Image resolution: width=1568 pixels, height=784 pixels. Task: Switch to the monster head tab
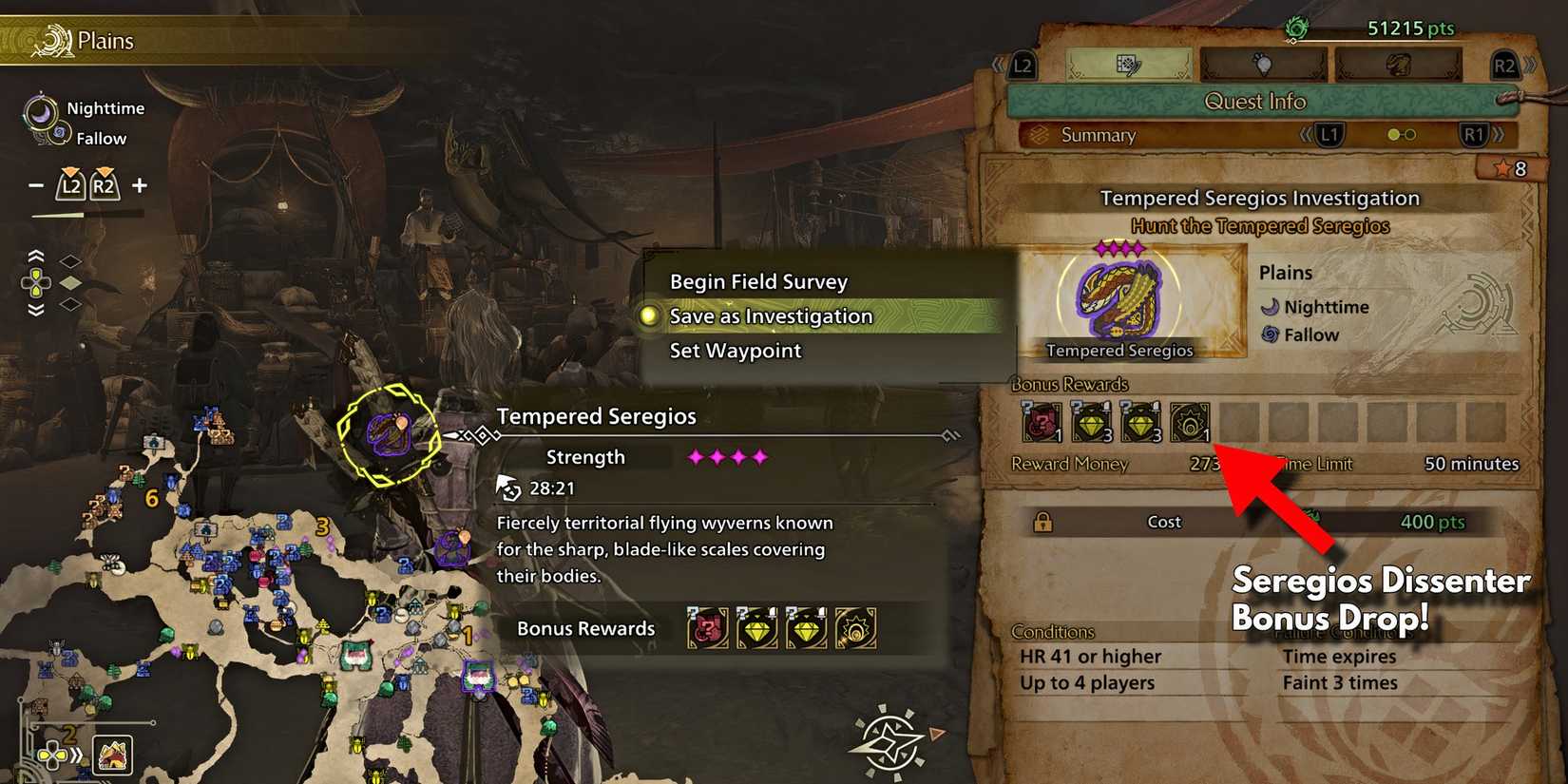tap(1397, 65)
